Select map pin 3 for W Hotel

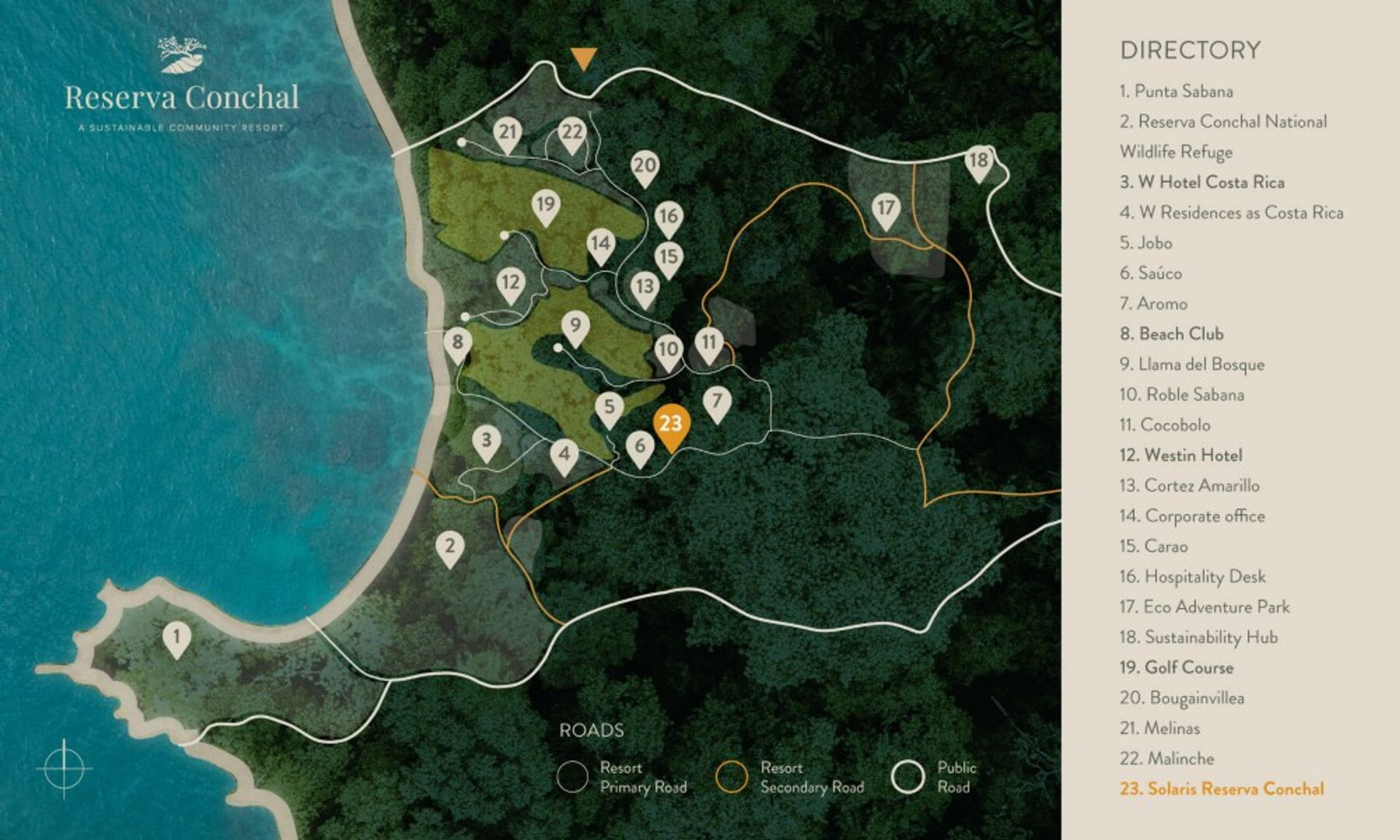pyautogui.click(x=486, y=442)
